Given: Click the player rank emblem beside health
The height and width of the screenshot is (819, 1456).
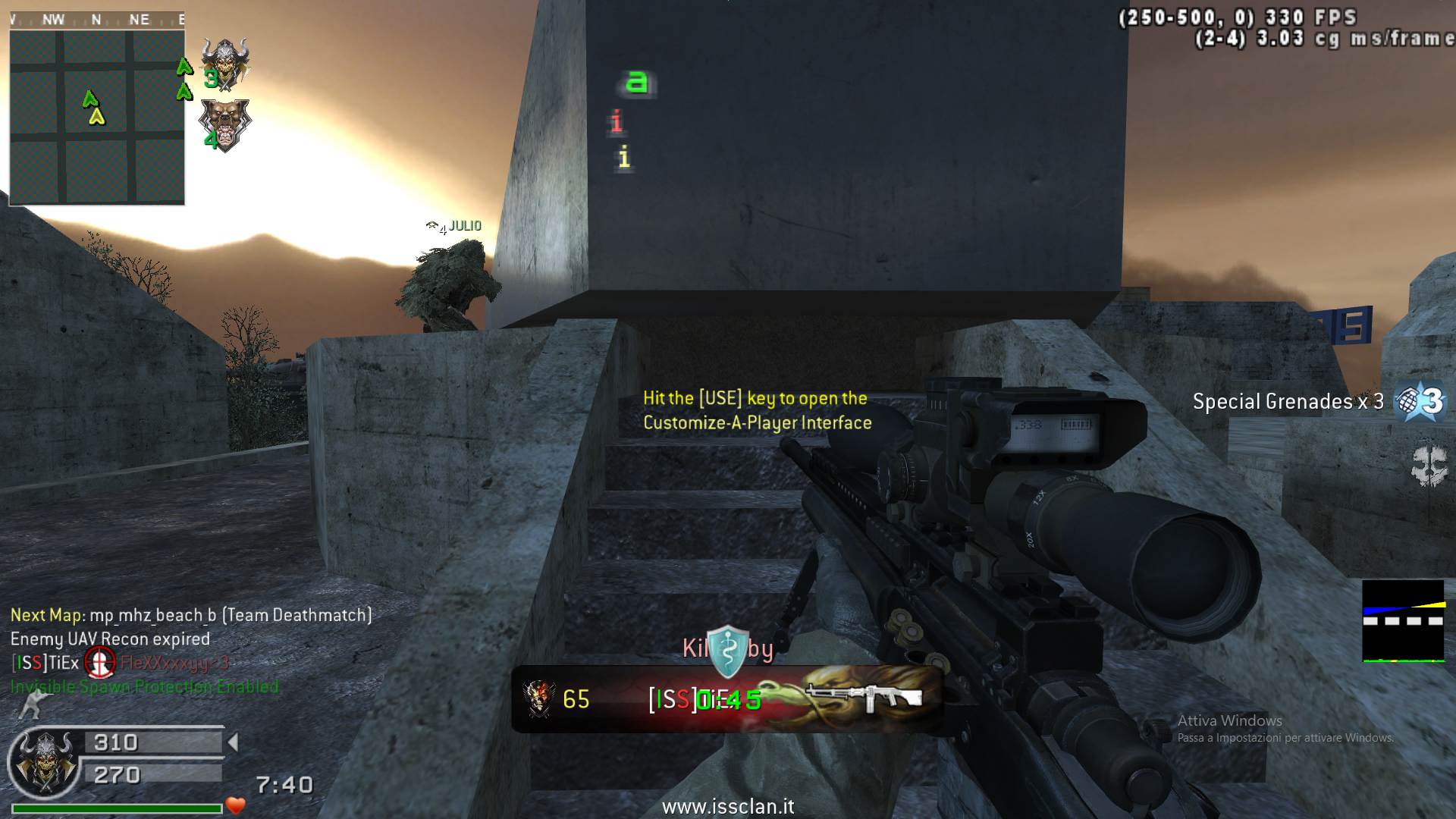Looking at the screenshot, I should (x=45, y=761).
